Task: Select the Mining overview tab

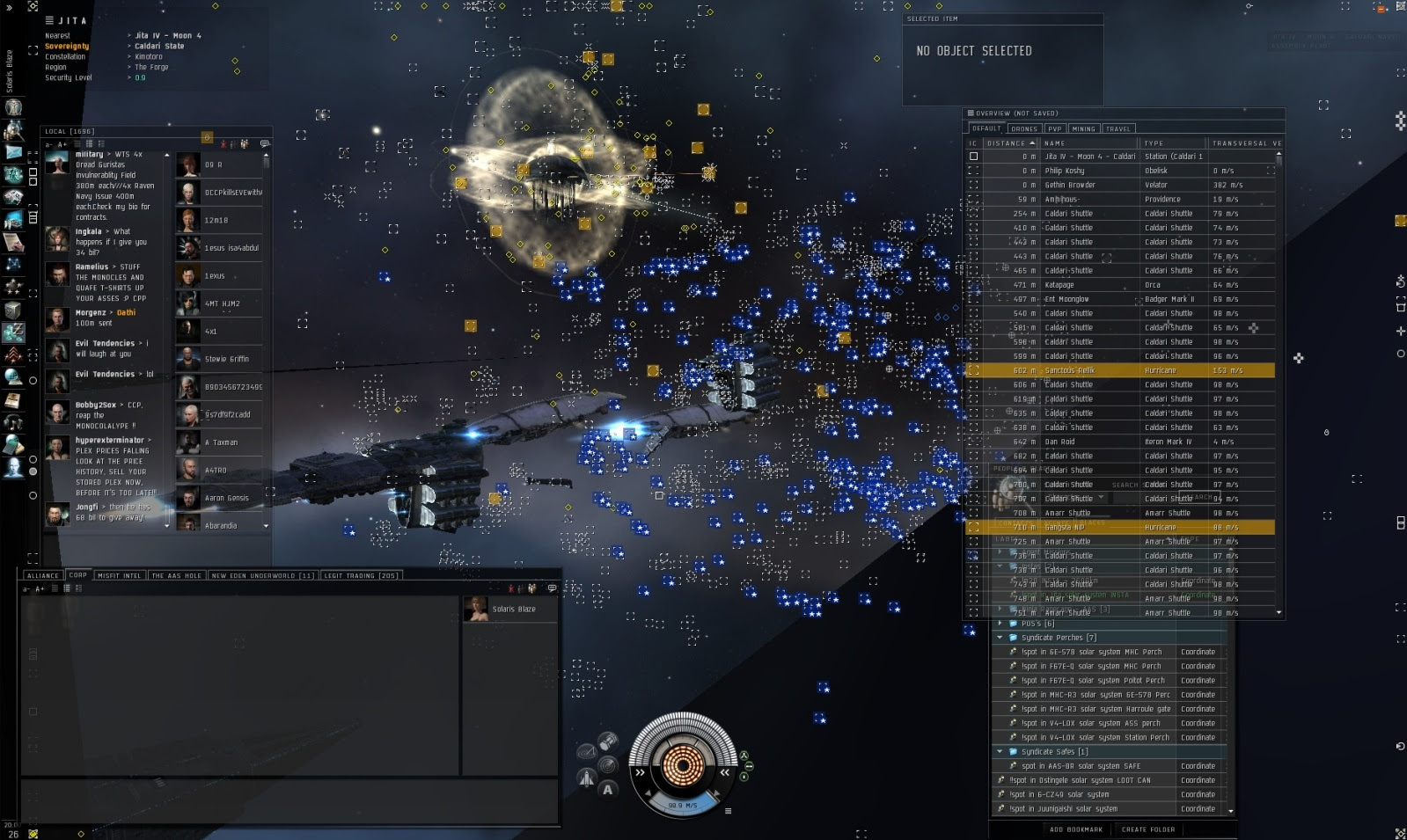Action: coord(1083,128)
